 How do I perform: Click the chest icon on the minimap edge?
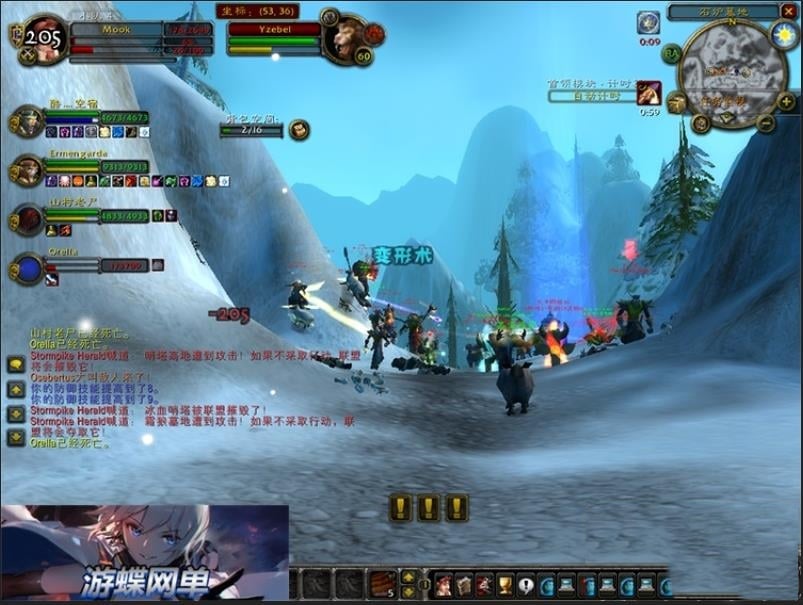pyautogui.click(x=677, y=103)
